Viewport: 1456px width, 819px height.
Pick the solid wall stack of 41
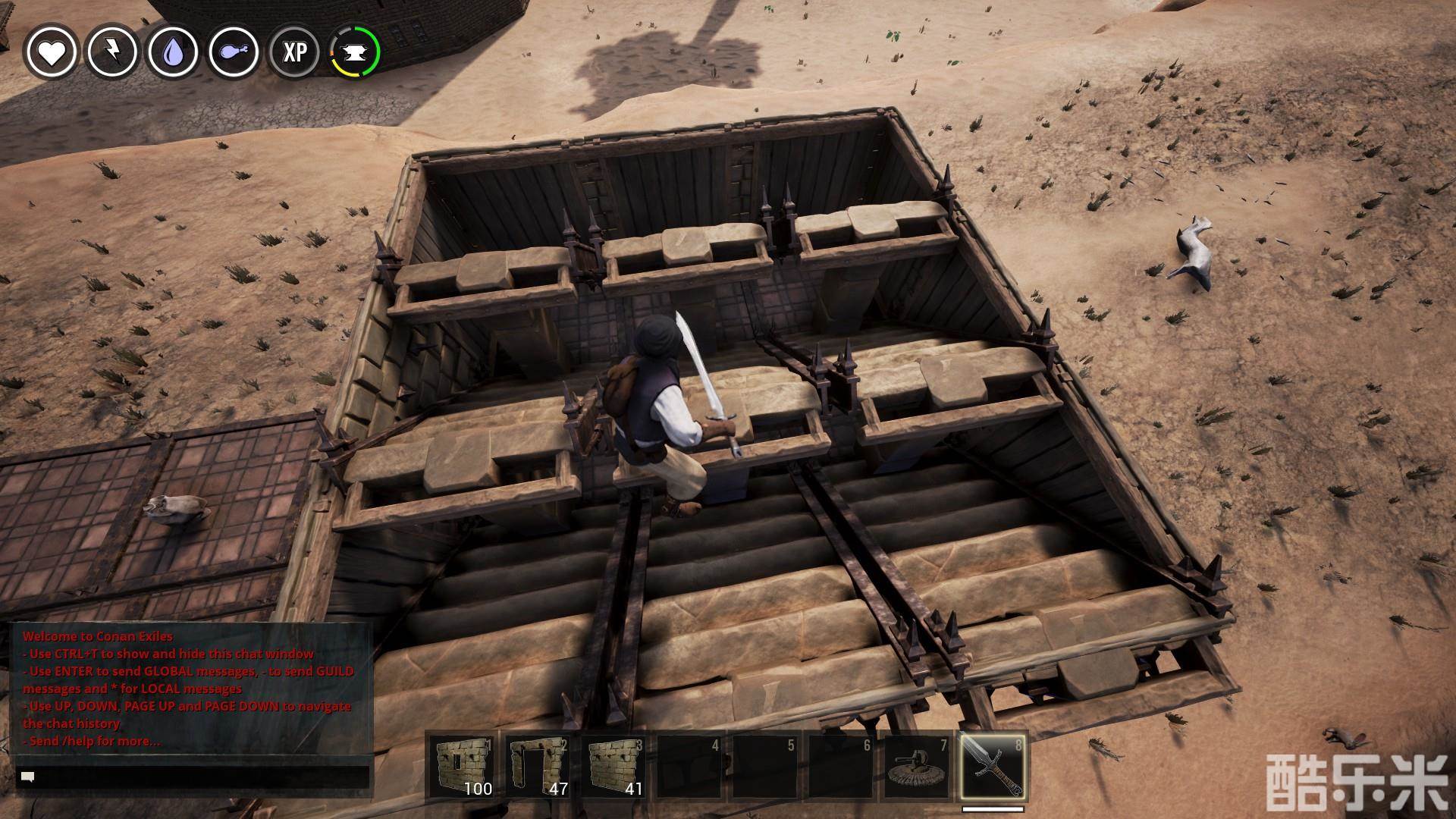tap(615, 767)
